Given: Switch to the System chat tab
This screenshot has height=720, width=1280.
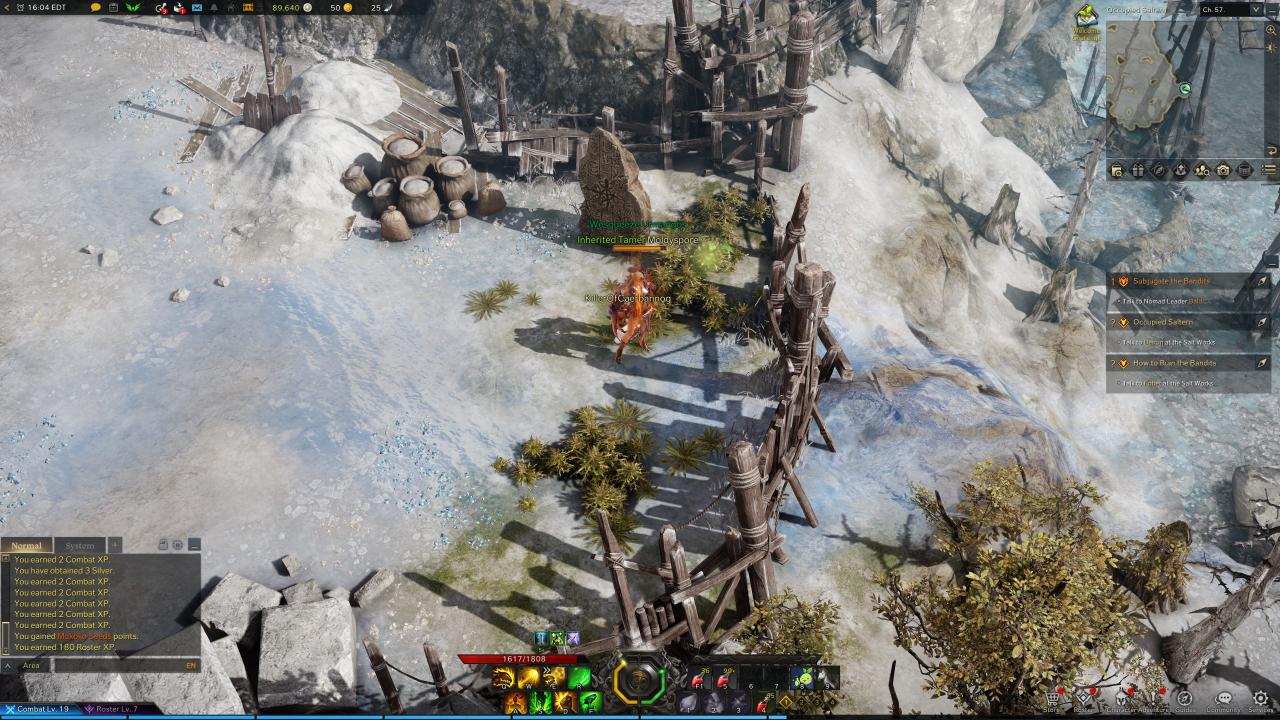Looking at the screenshot, I should pyautogui.click(x=79, y=546).
